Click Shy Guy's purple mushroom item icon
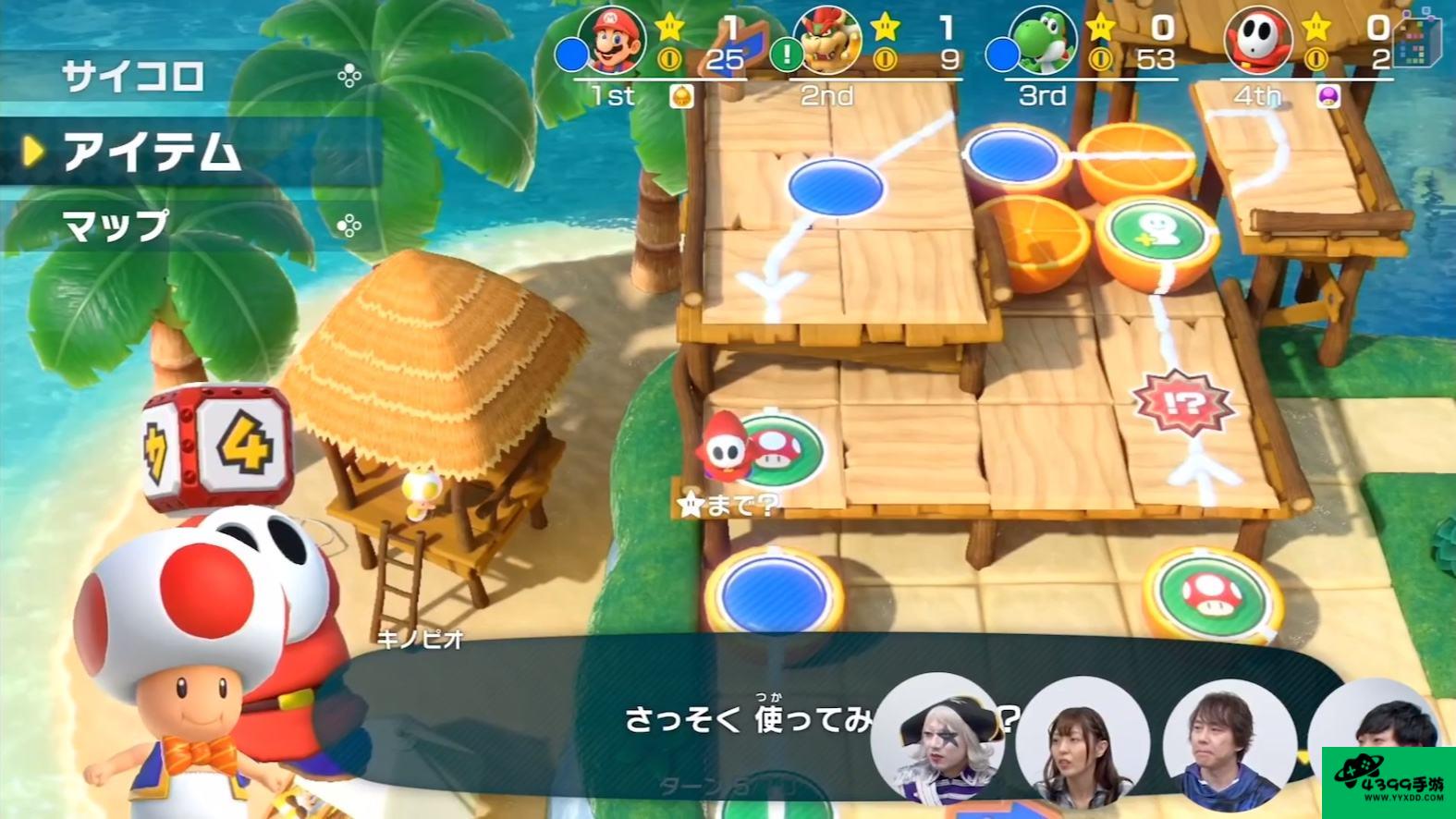Screen dimensions: 1456x819 coord(1328,96)
